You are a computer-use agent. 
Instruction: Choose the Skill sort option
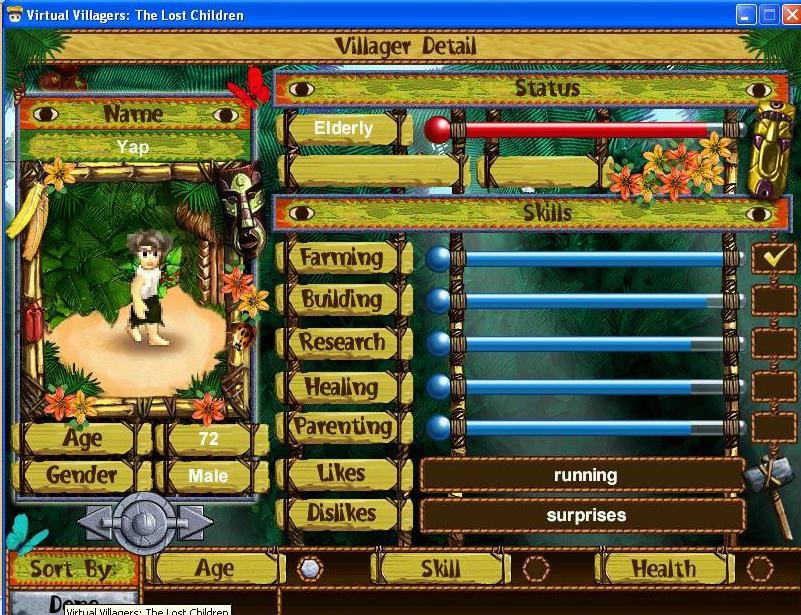[536, 569]
